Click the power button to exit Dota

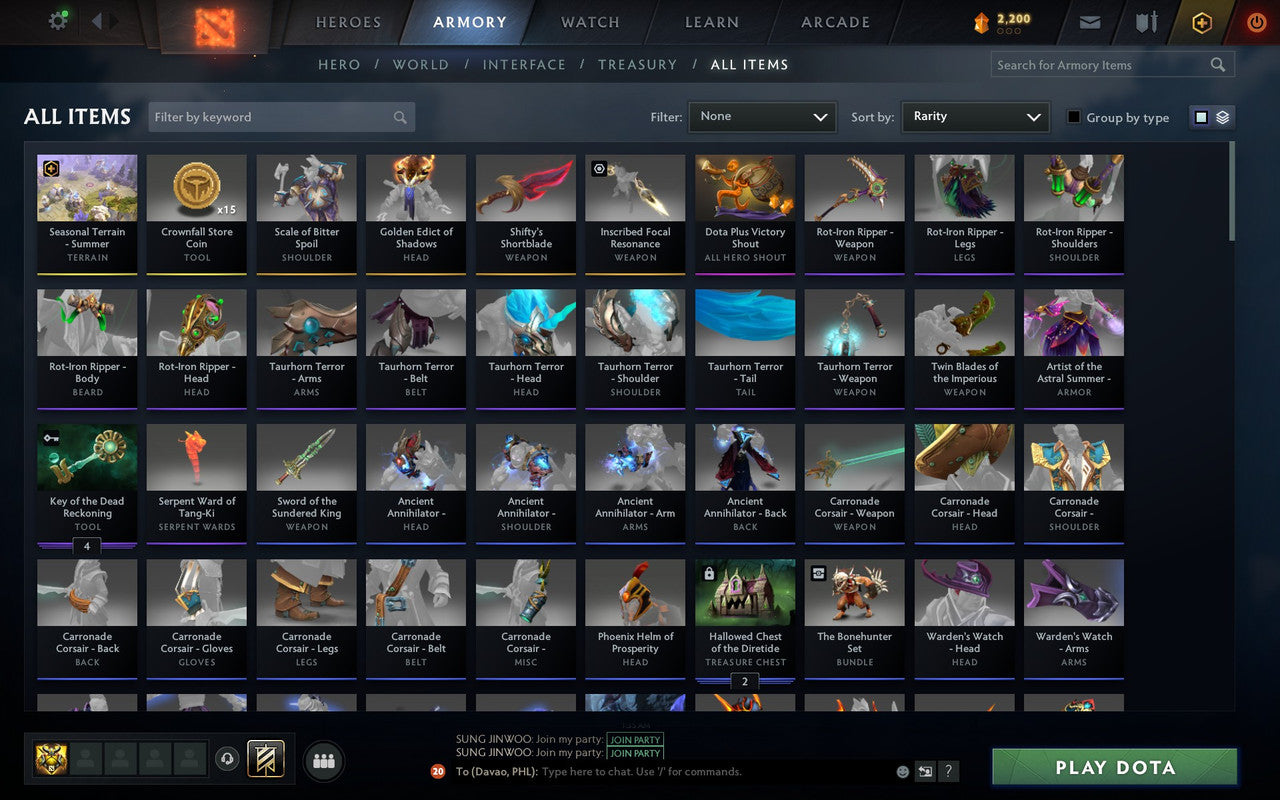click(1256, 22)
